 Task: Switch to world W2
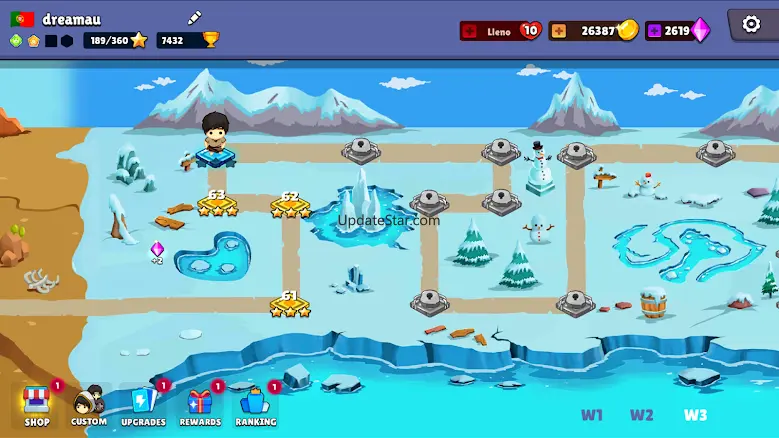tap(642, 415)
